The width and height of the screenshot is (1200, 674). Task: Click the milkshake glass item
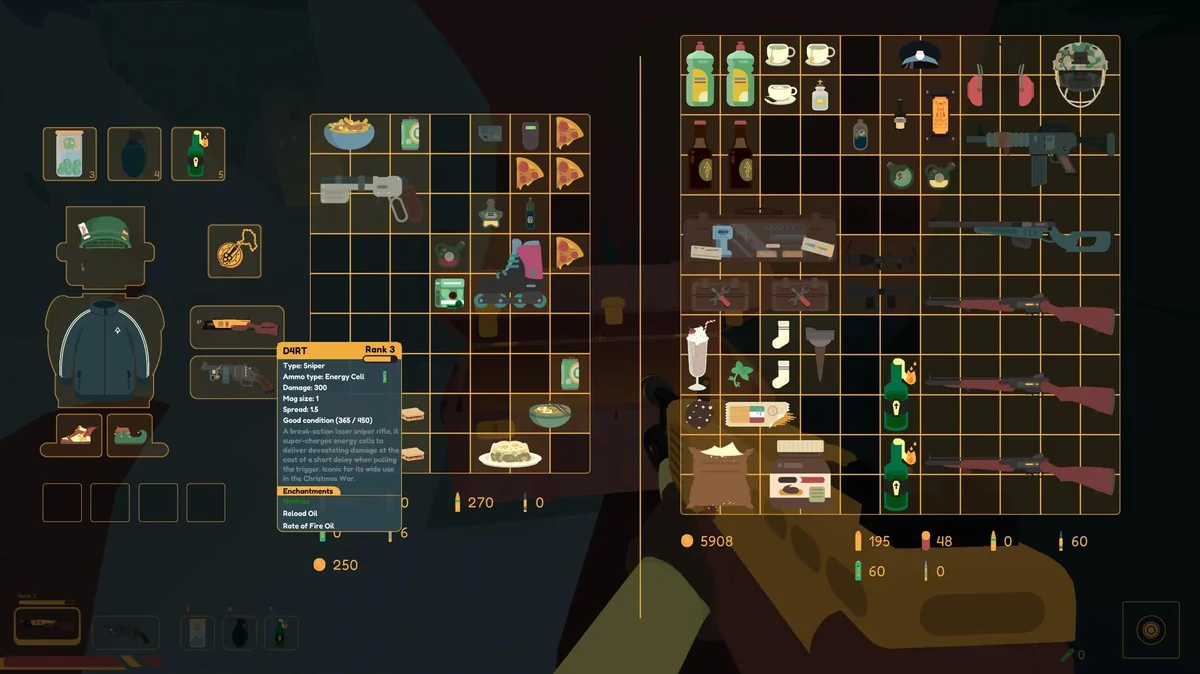pos(698,355)
